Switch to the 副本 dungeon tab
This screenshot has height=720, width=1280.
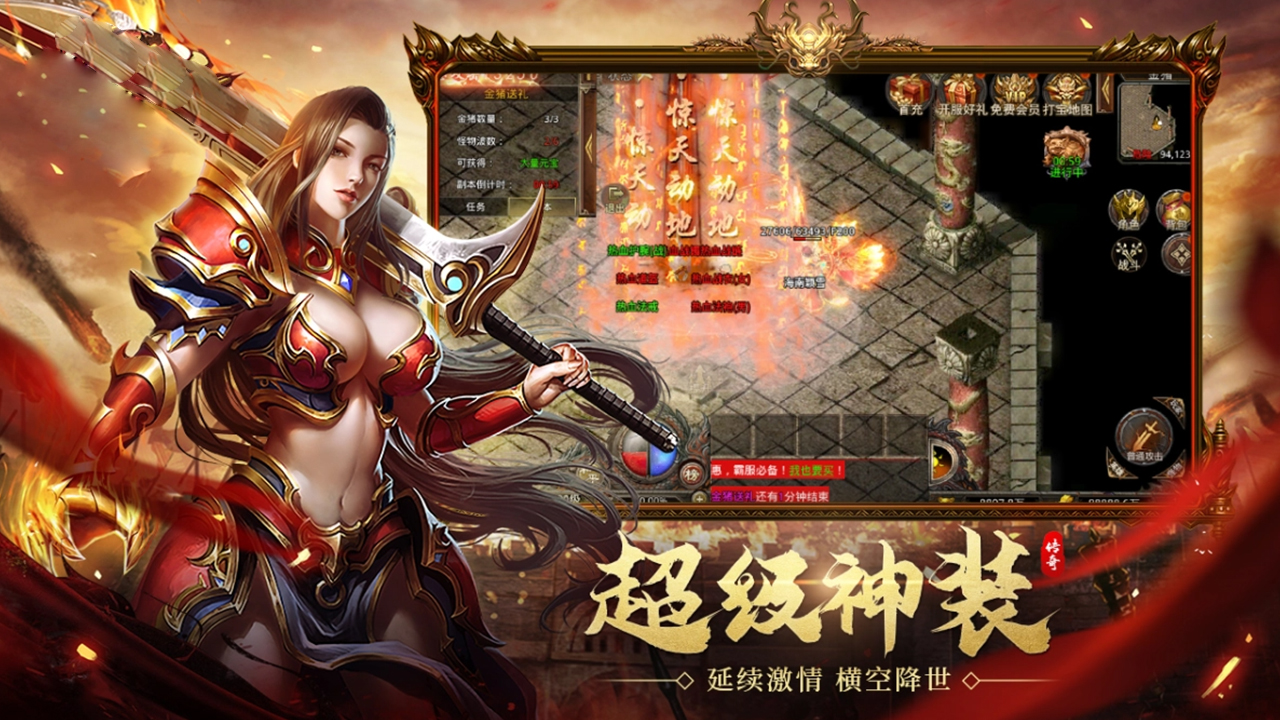coord(543,206)
